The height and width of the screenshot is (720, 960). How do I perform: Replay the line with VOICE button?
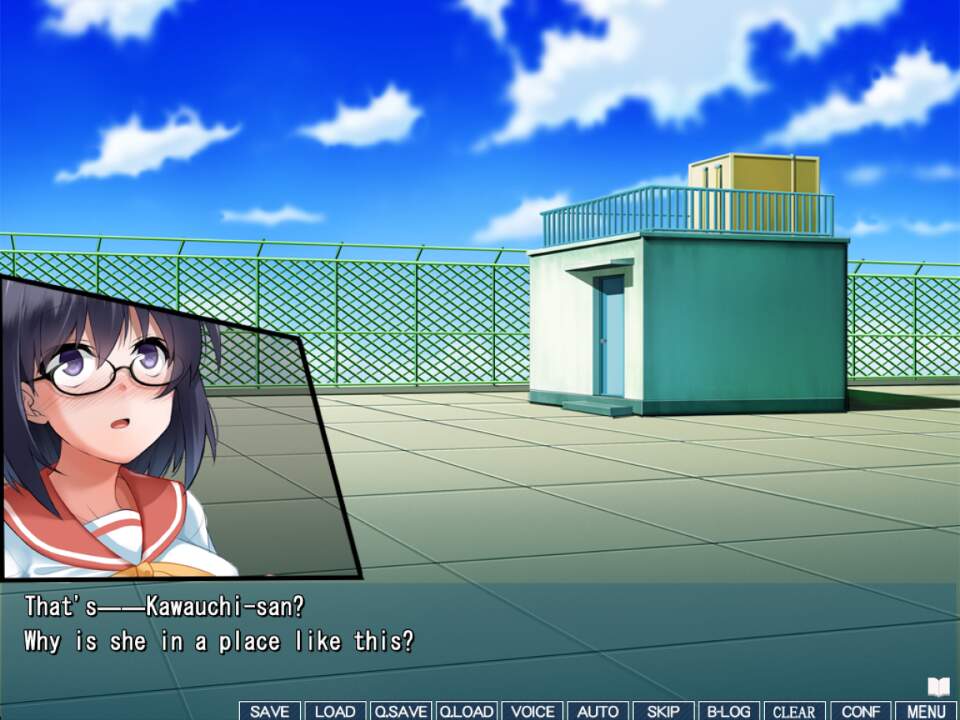[x=532, y=711]
